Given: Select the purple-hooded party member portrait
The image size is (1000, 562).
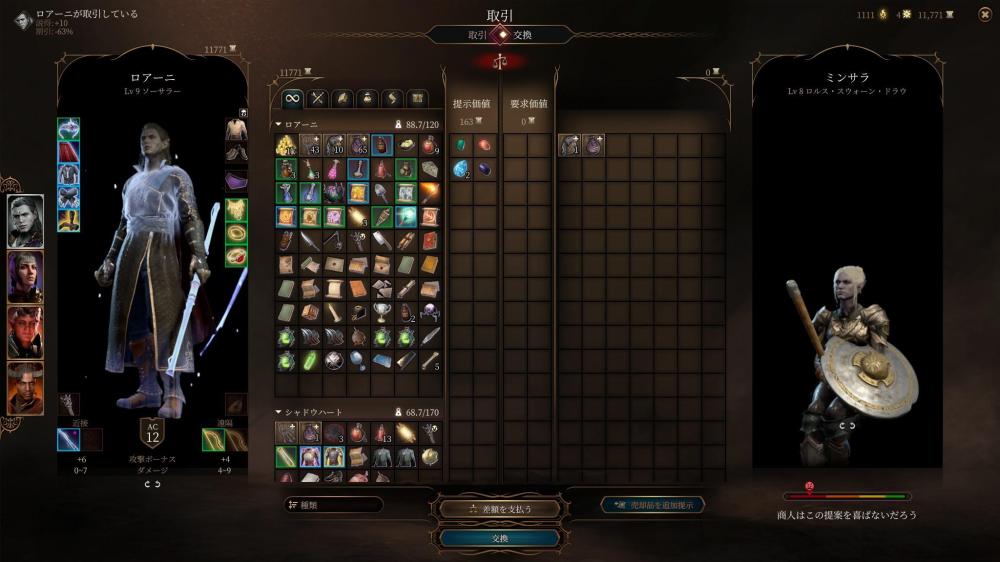Looking at the screenshot, I should coord(26,277).
